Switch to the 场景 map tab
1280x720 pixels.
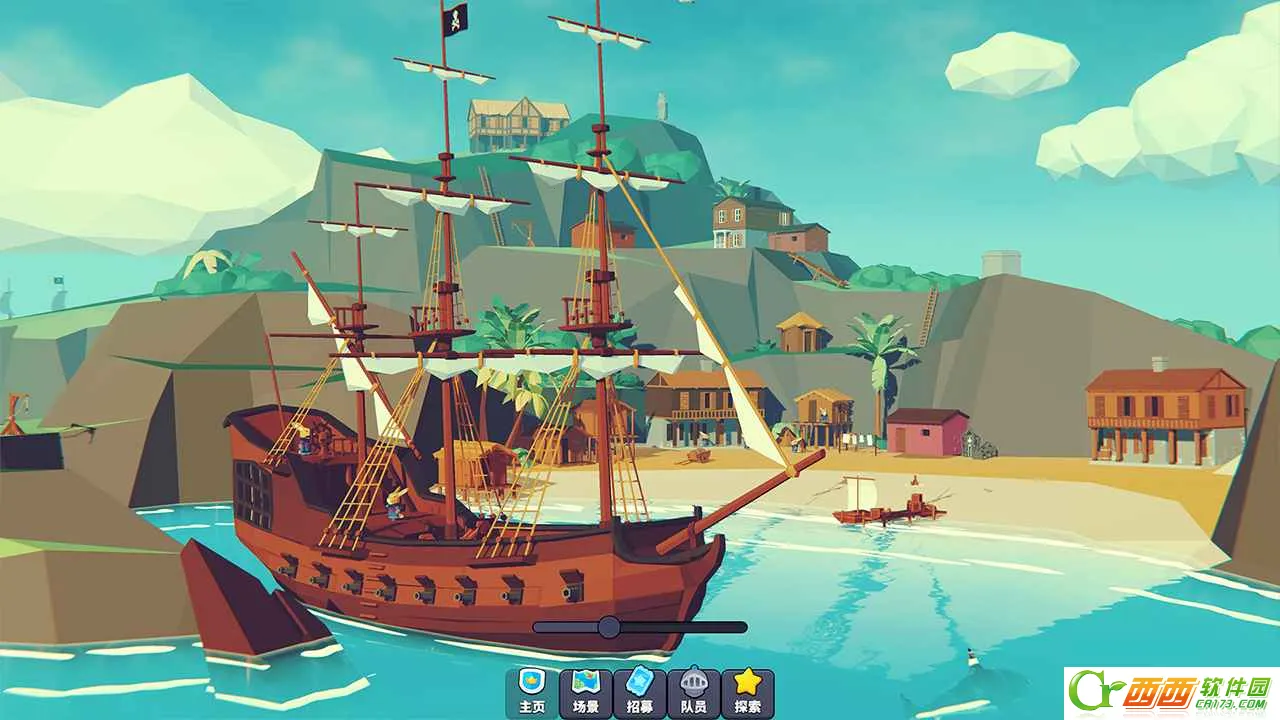coord(586,693)
